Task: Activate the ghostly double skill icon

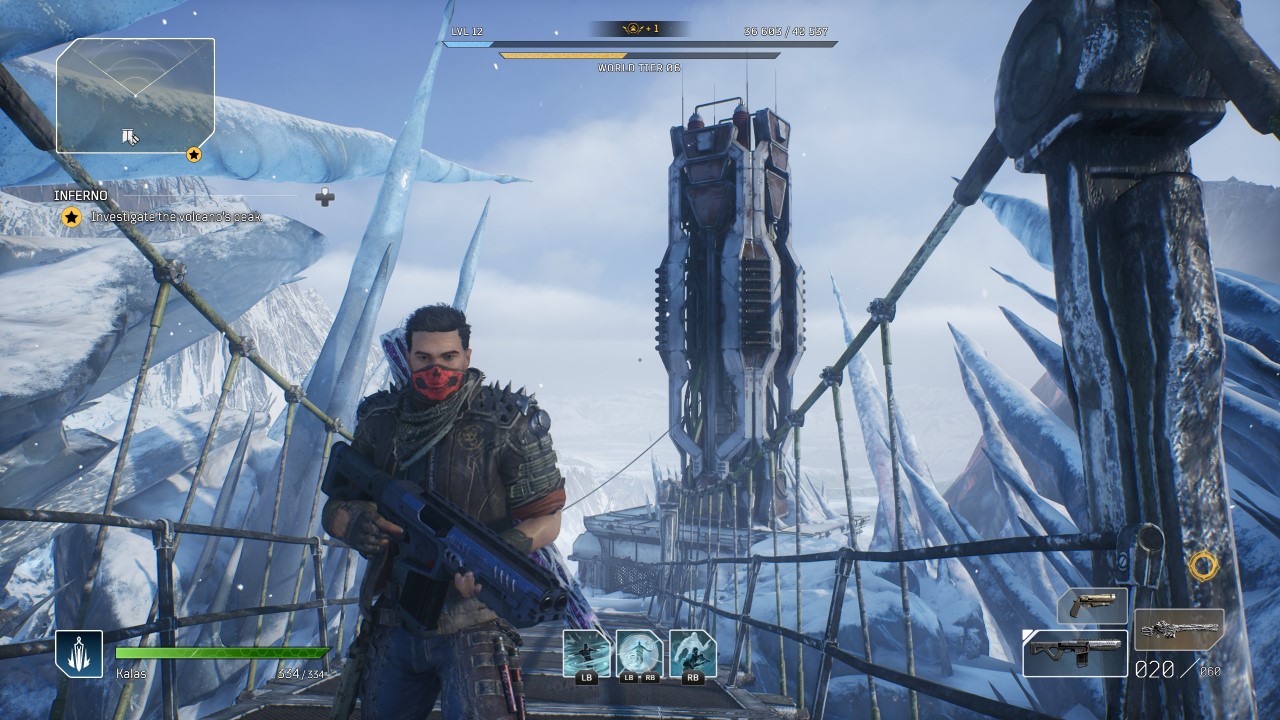Action: coord(693,653)
